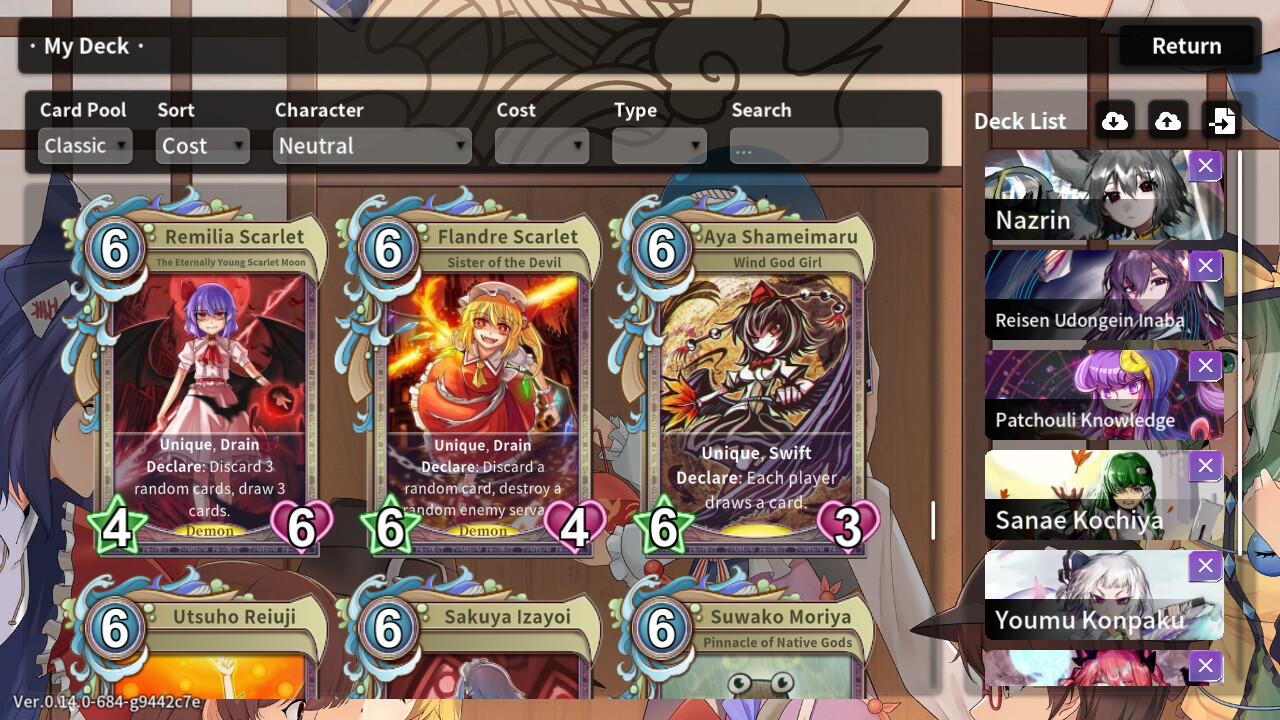Delete the Nazrin deck with its X icon
Image resolution: width=1280 pixels, height=720 pixels.
pos(1205,166)
